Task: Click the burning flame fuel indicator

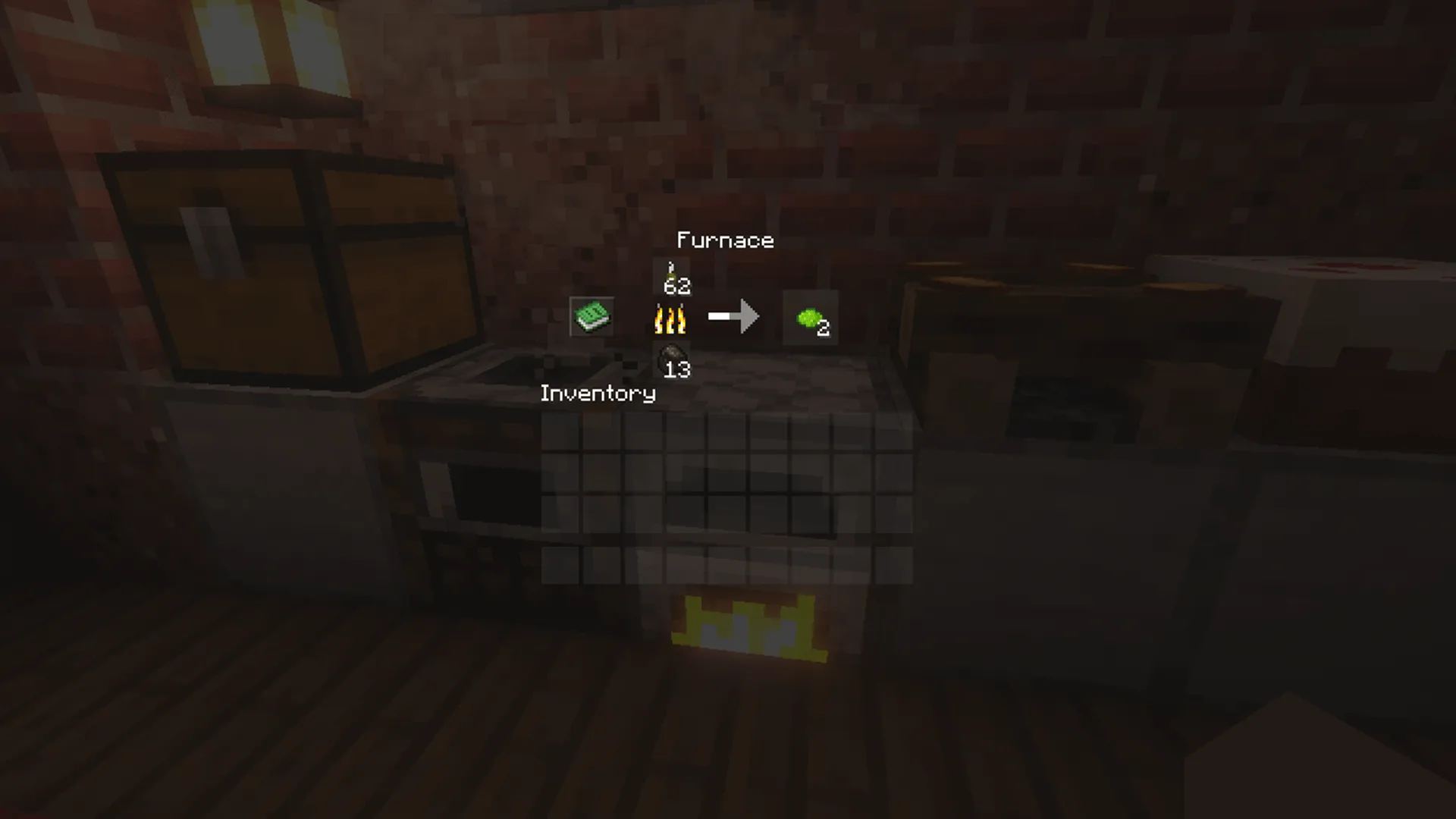Action: click(x=669, y=318)
